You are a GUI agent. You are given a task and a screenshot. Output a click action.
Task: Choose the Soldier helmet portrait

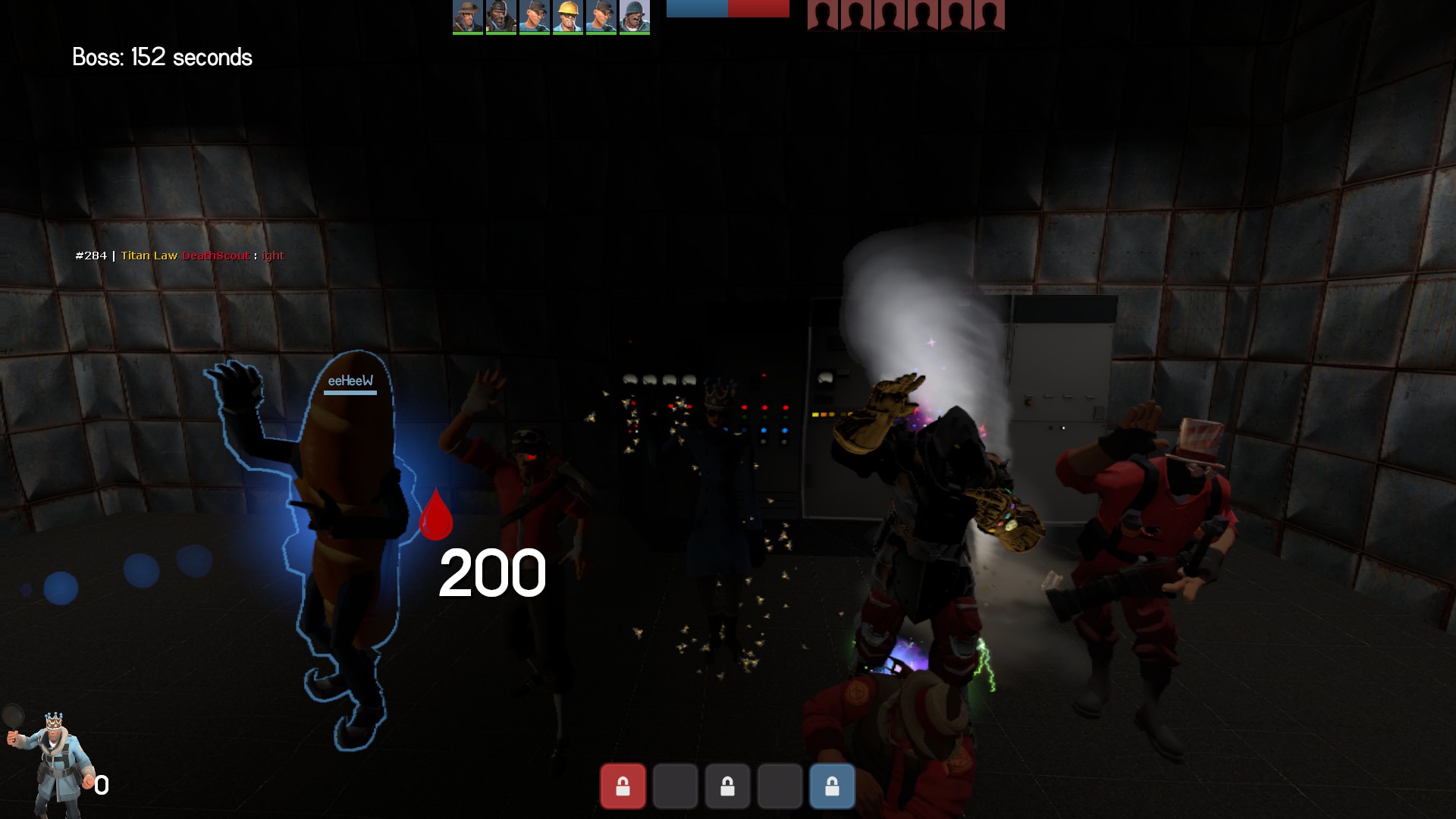tap(634, 17)
